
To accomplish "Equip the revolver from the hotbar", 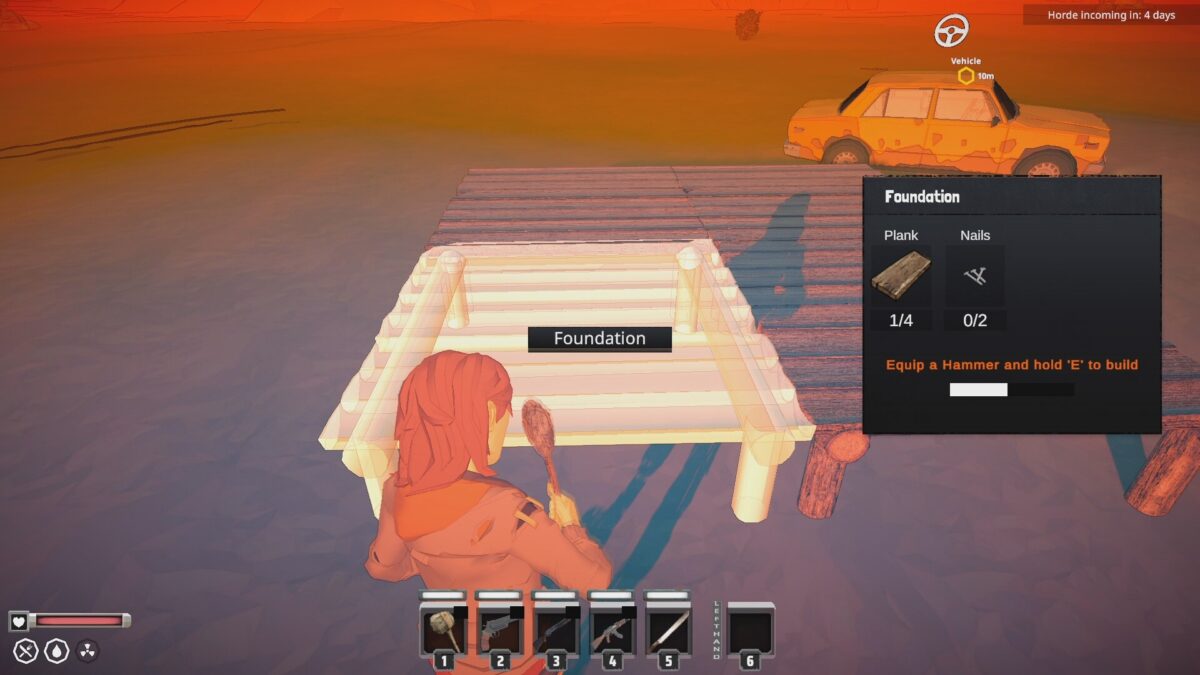I will click(498, 631).
